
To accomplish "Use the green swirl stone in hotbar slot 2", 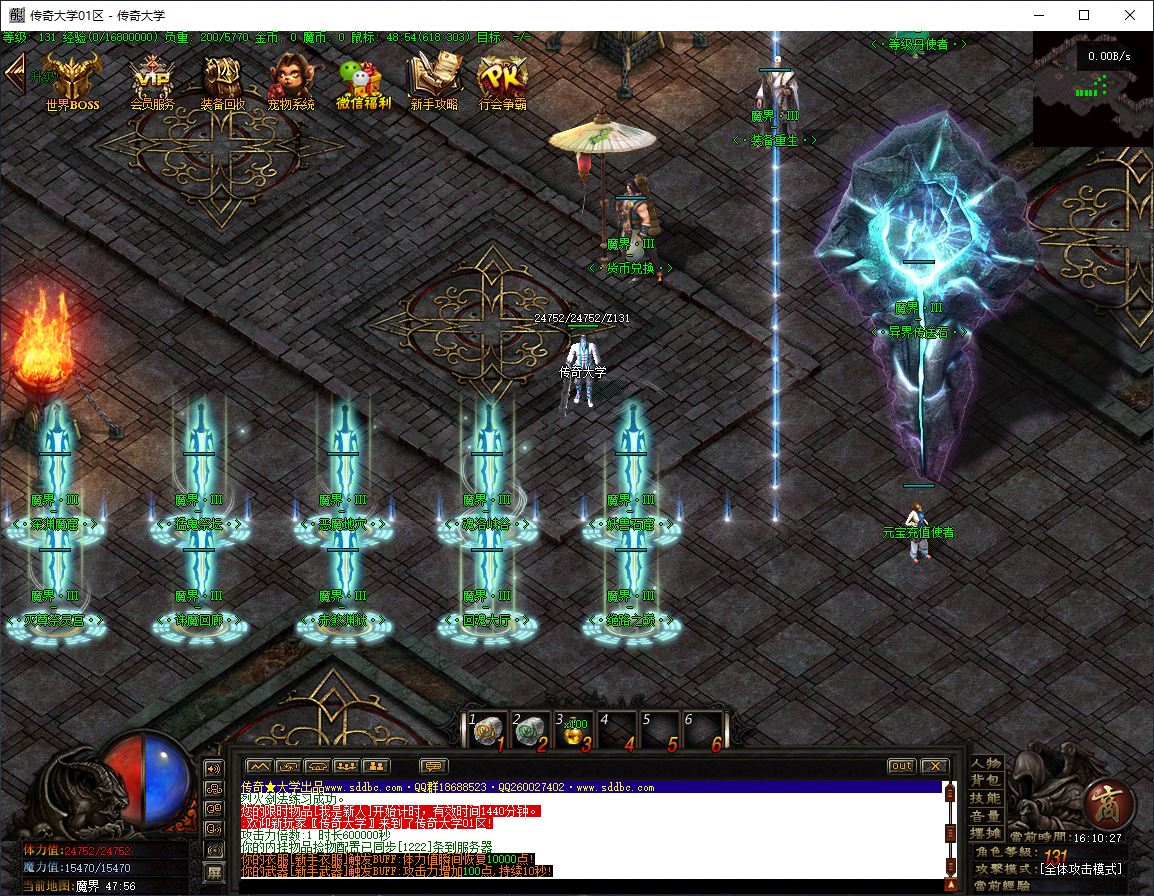I will click(x=530, y=732).
